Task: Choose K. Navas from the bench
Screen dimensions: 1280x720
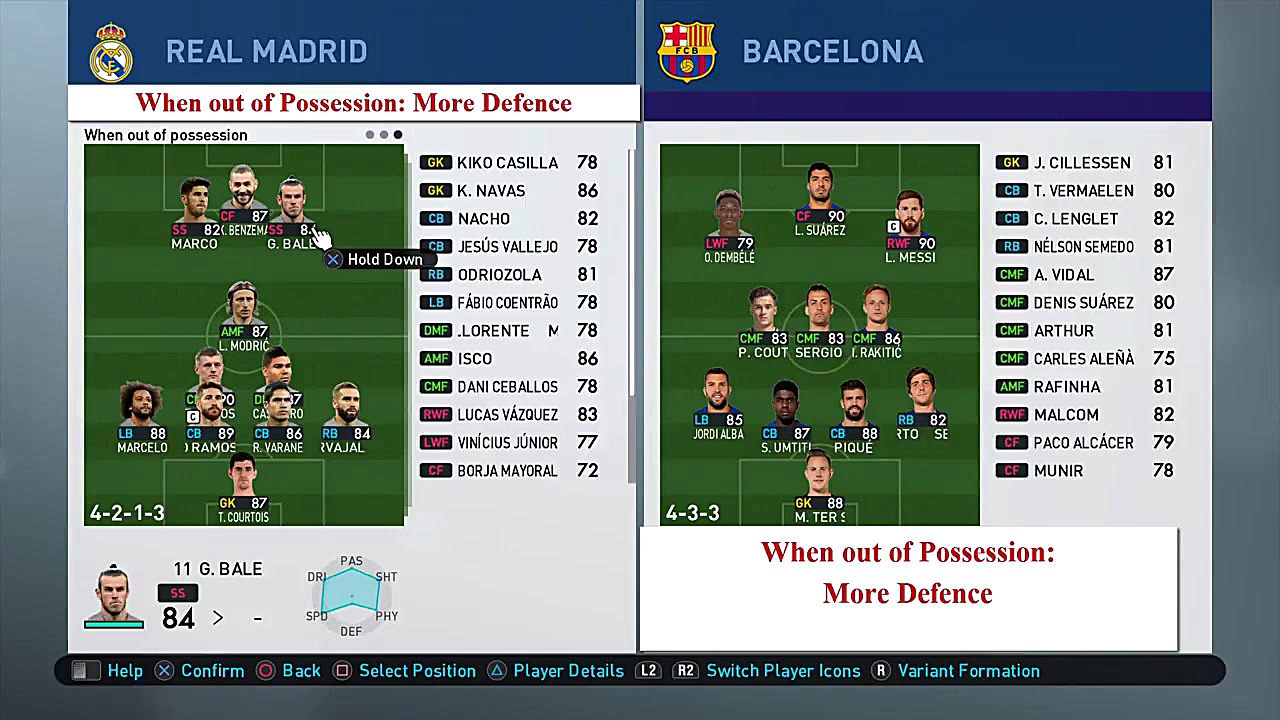Action: [491, 191]
